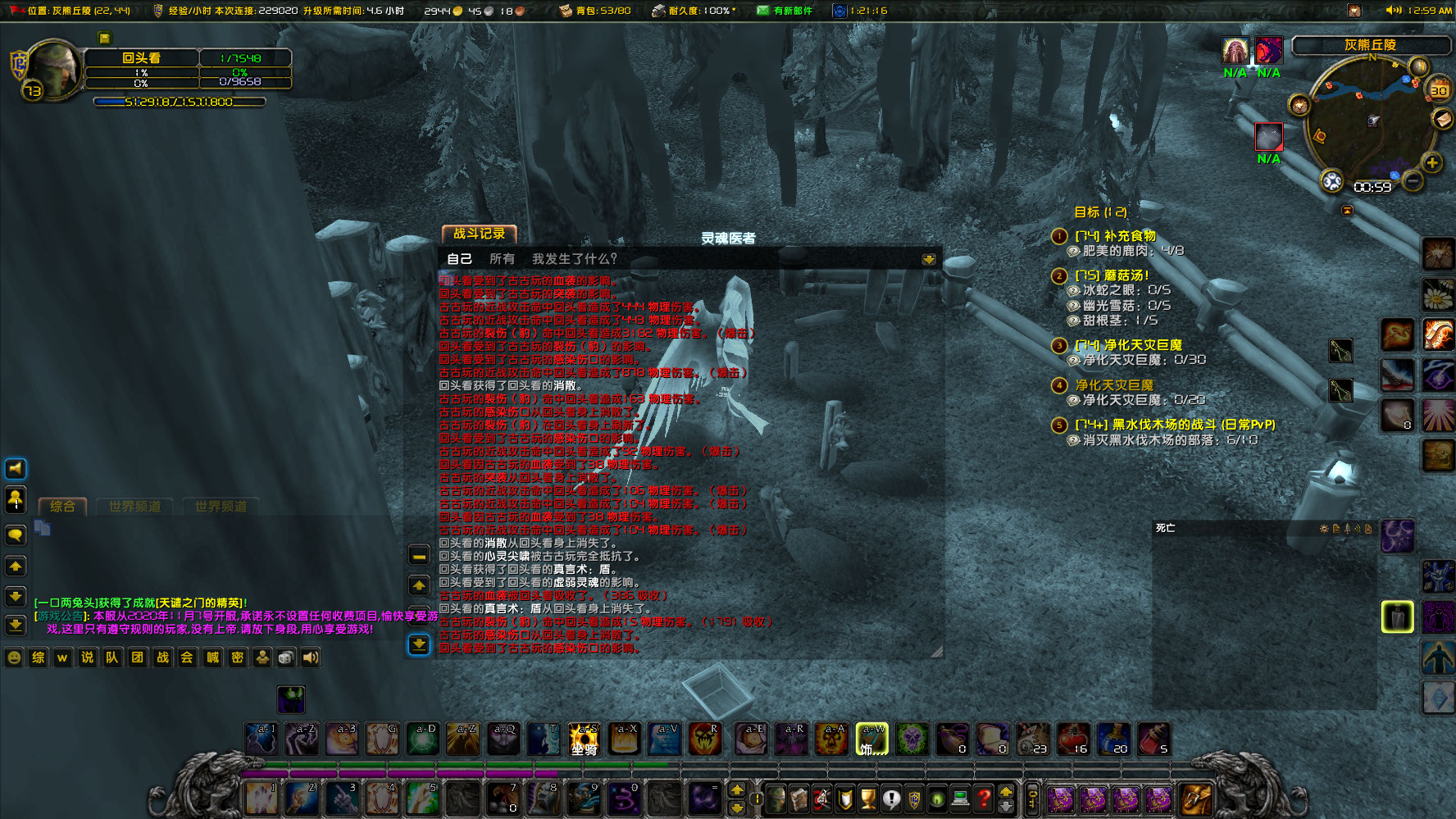Image resolution: width=1456 pixels, height=819 pixels.
Task: Switch to the 所有 combat log tab
Action: point(502,258)
